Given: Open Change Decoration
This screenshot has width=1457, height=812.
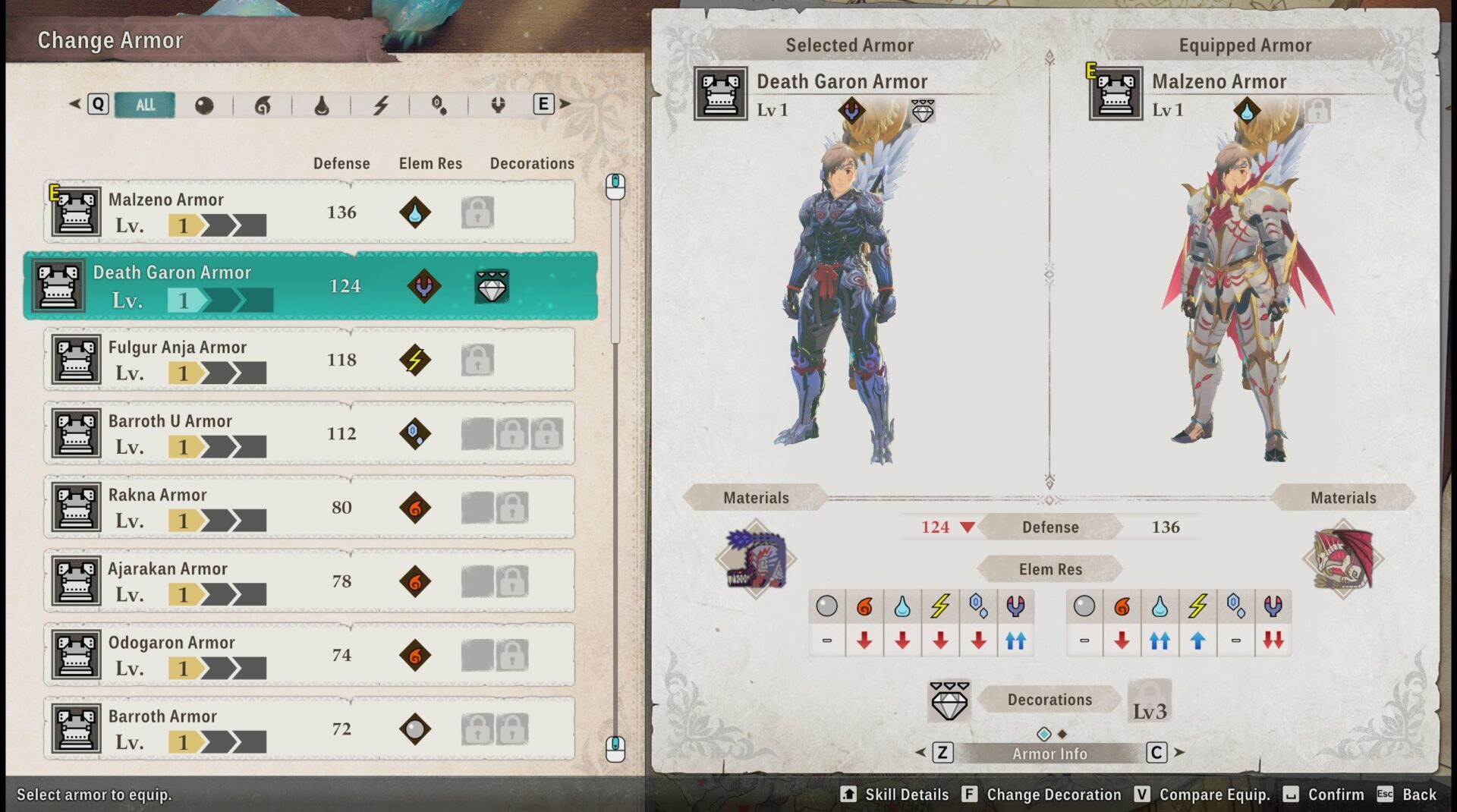Looking at the screenshot, I should 1042,795.
